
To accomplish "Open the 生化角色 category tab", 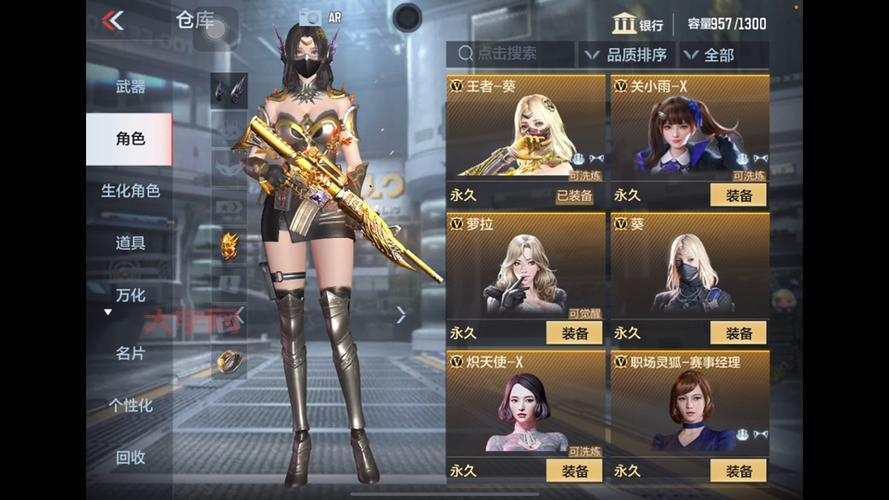I will point(130,191).
